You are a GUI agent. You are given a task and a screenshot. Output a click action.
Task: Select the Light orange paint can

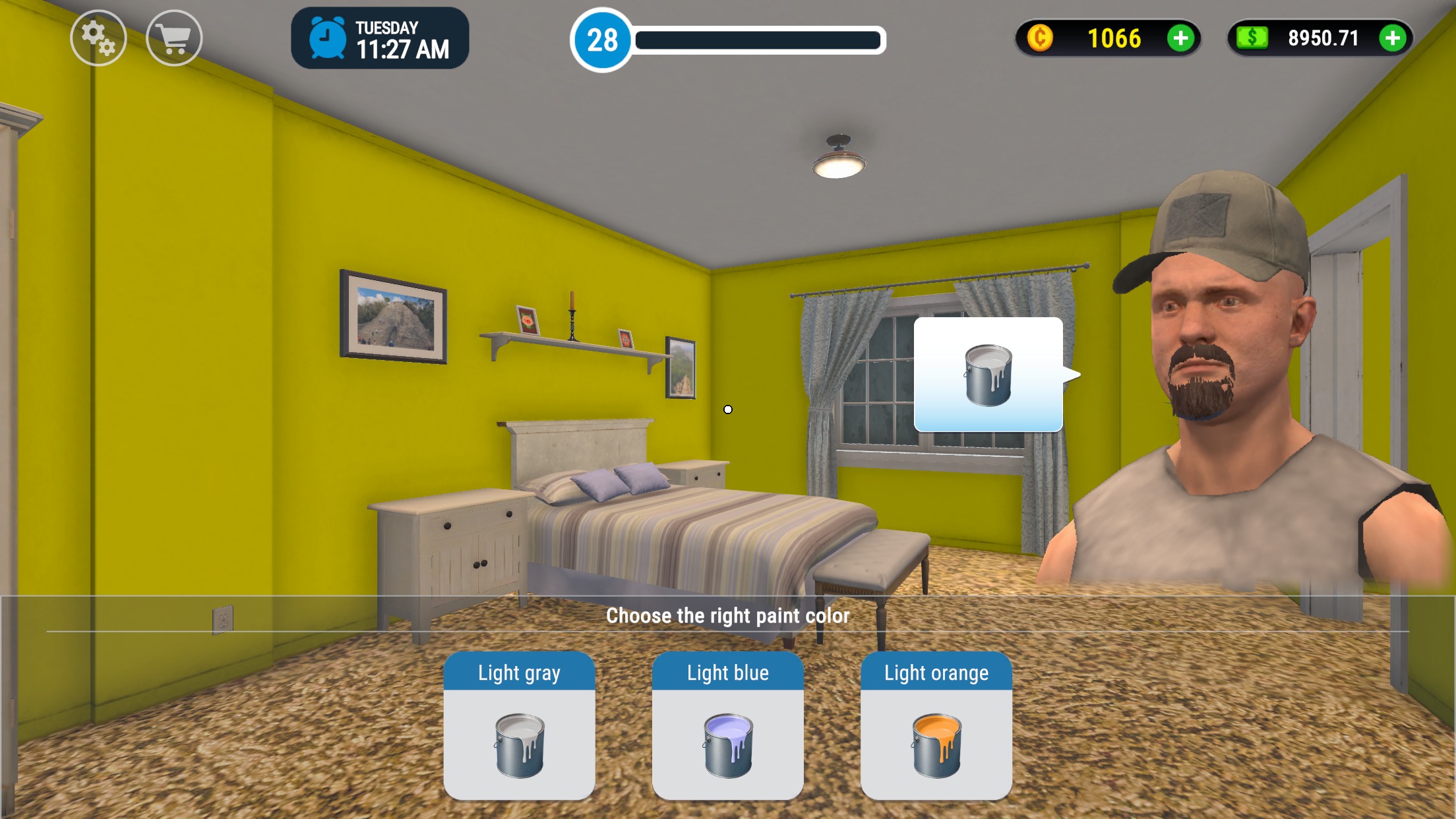[936, 744]
